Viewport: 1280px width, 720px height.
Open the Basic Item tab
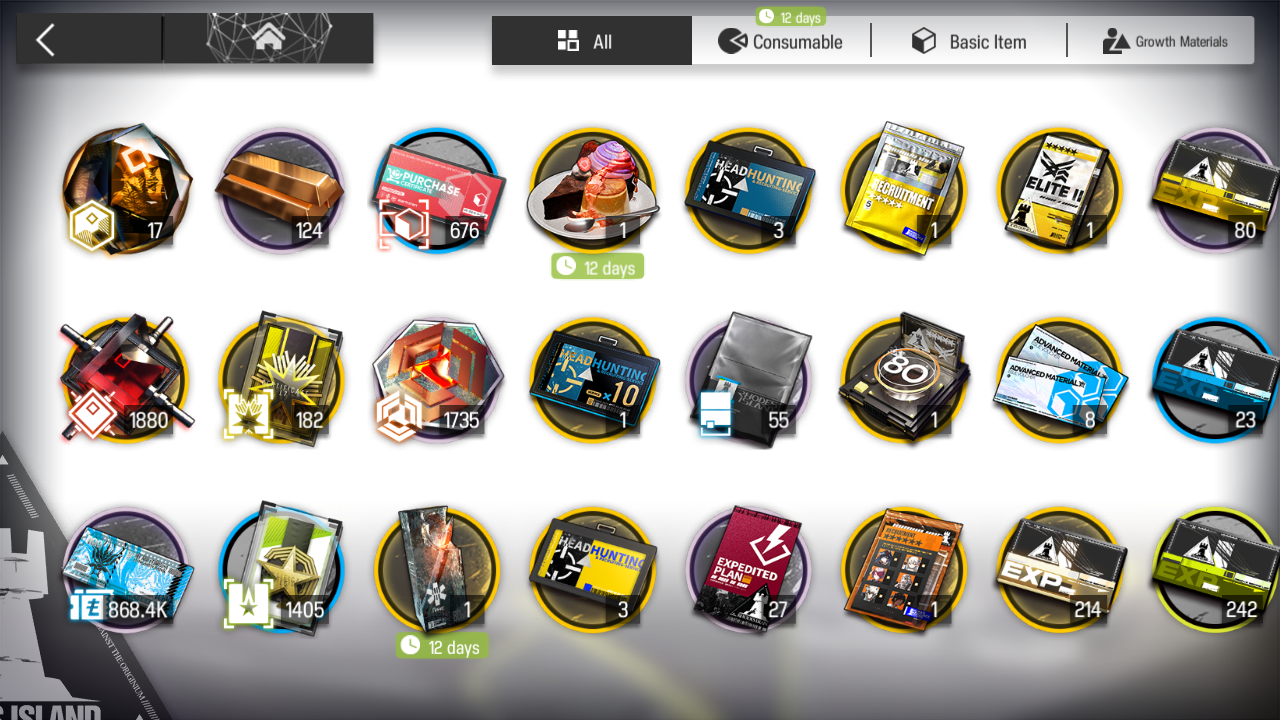pos(968,41)
